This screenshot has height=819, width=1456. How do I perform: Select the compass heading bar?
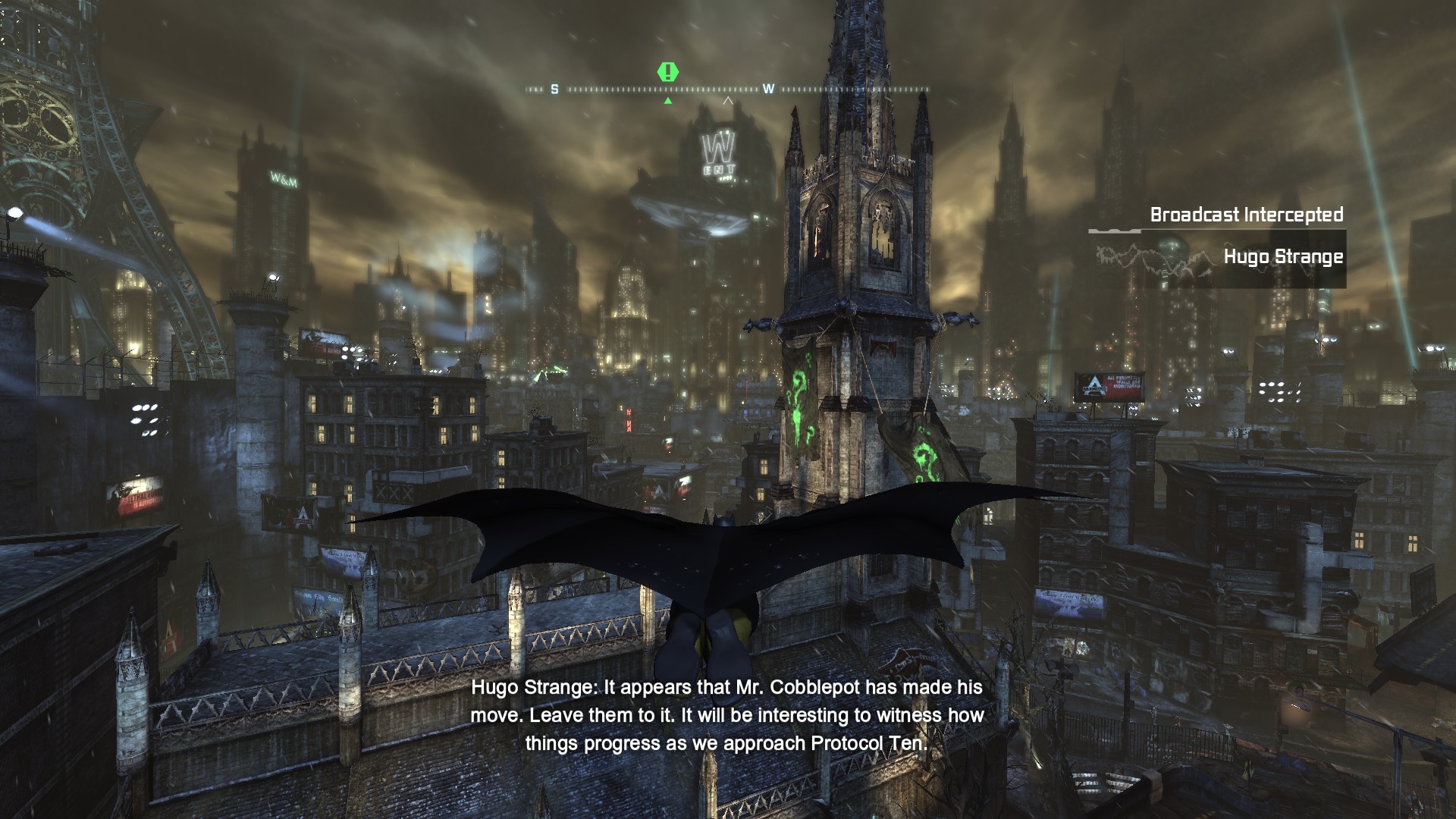click(728, 89)
